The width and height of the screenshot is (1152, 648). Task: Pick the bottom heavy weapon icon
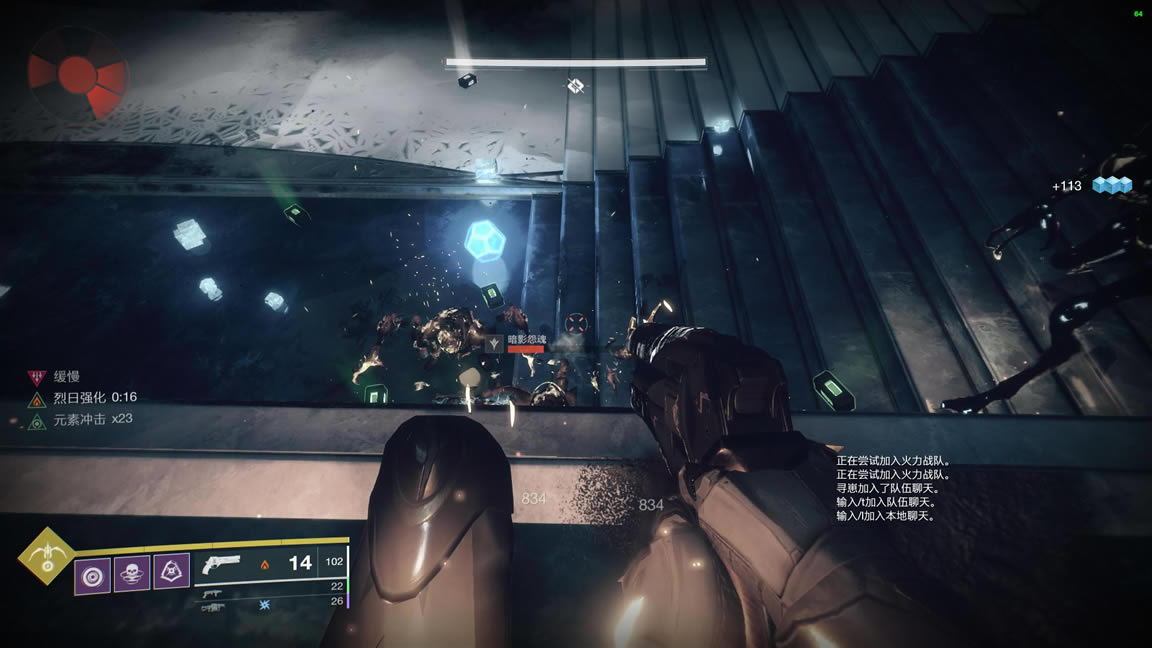212,607
